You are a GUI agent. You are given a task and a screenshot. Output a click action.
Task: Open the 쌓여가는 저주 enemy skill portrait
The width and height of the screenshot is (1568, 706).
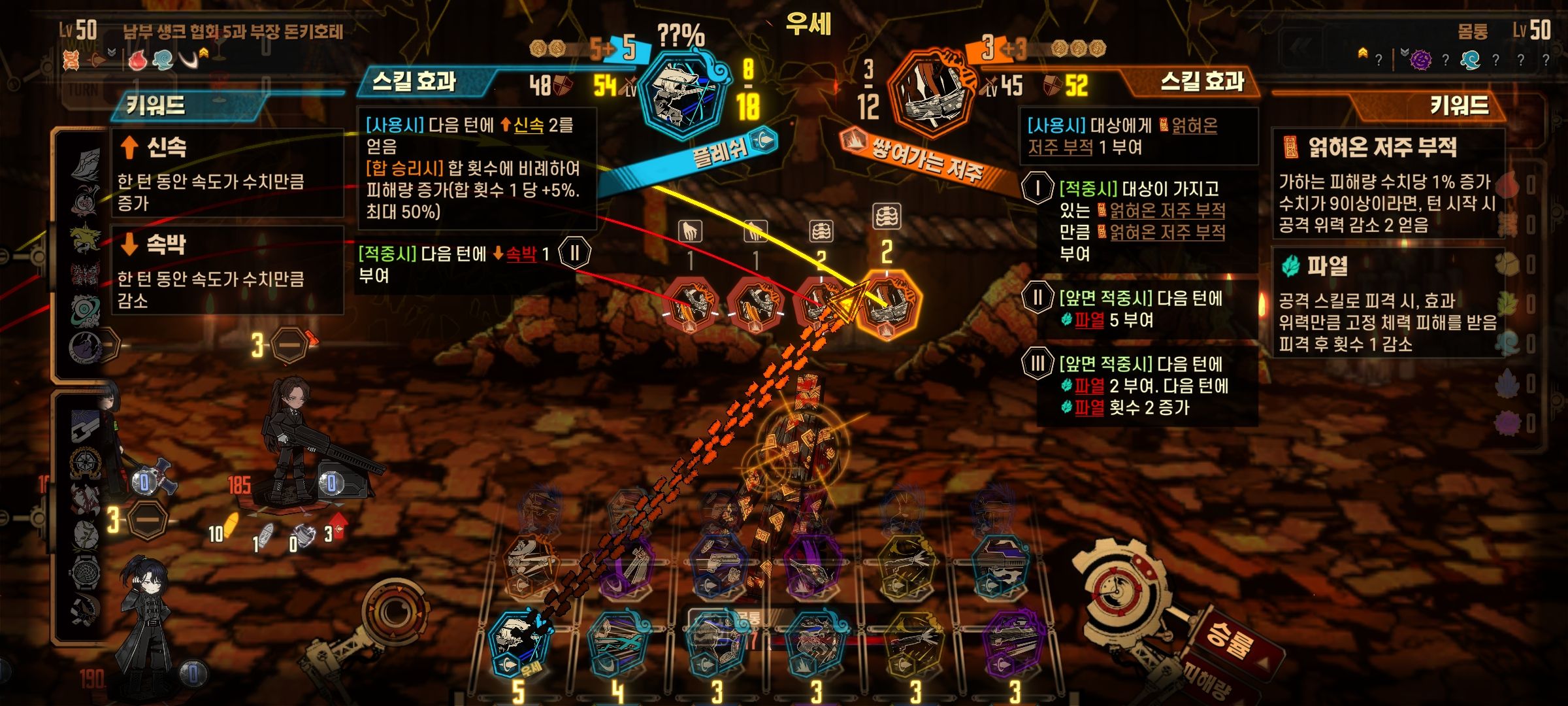pyautogui.click(x=931, y=92)
